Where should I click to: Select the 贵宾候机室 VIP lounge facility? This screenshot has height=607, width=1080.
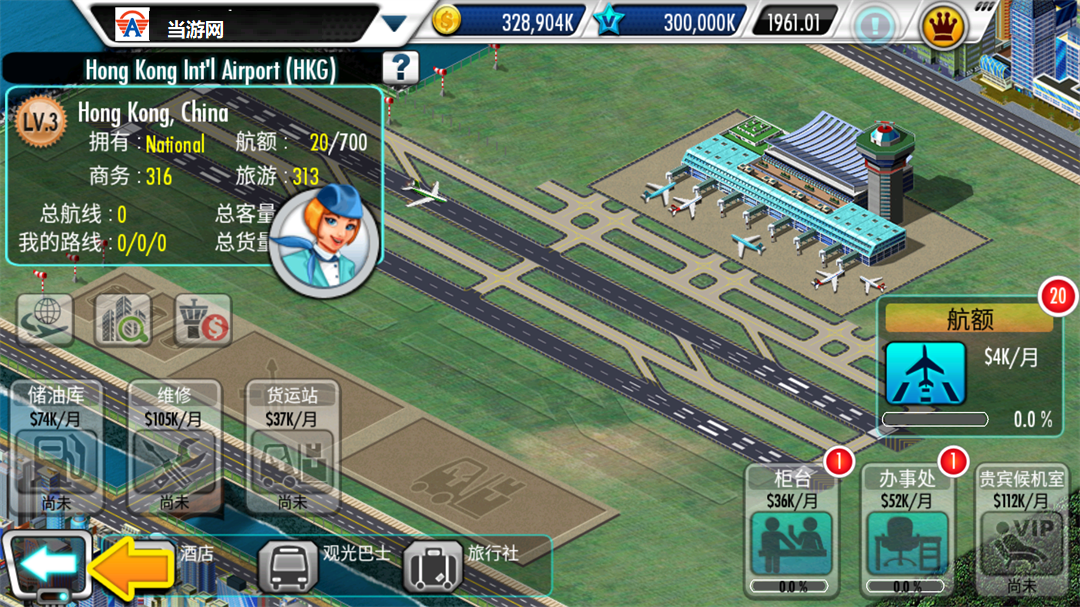1021,530
